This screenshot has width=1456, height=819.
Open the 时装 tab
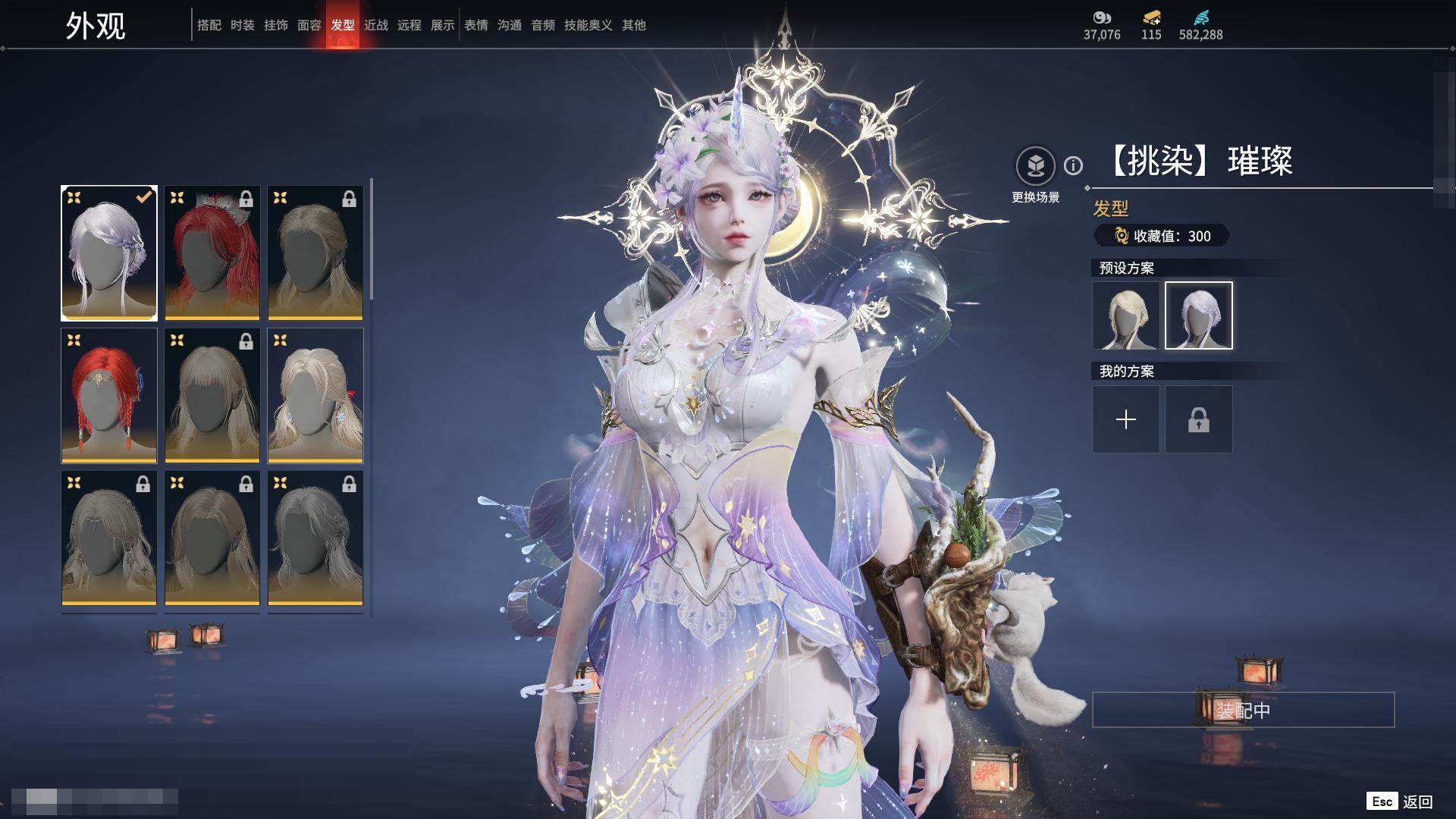(243, 25)
